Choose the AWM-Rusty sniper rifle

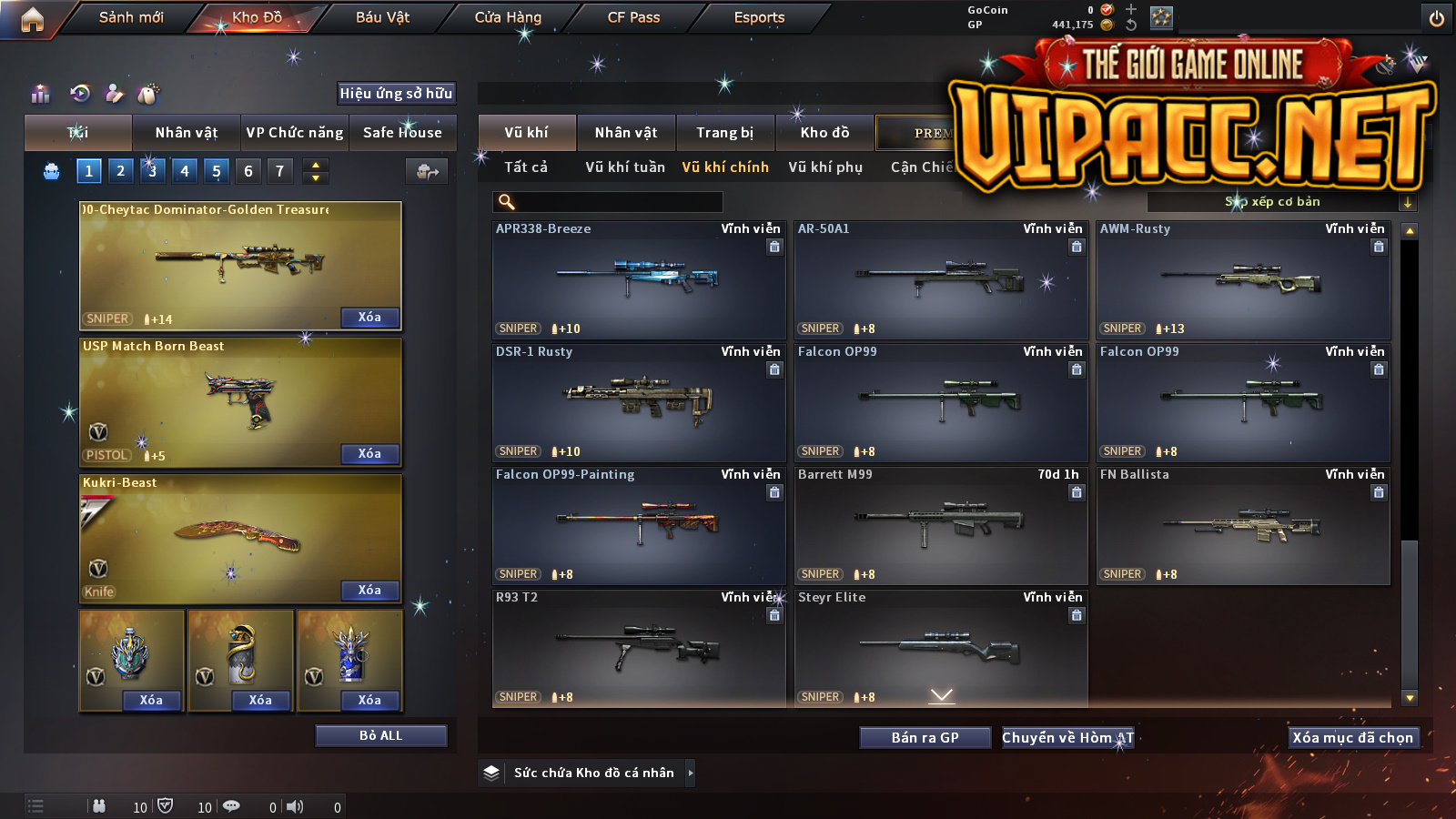pyautogui.click(x=1243, y=280)
